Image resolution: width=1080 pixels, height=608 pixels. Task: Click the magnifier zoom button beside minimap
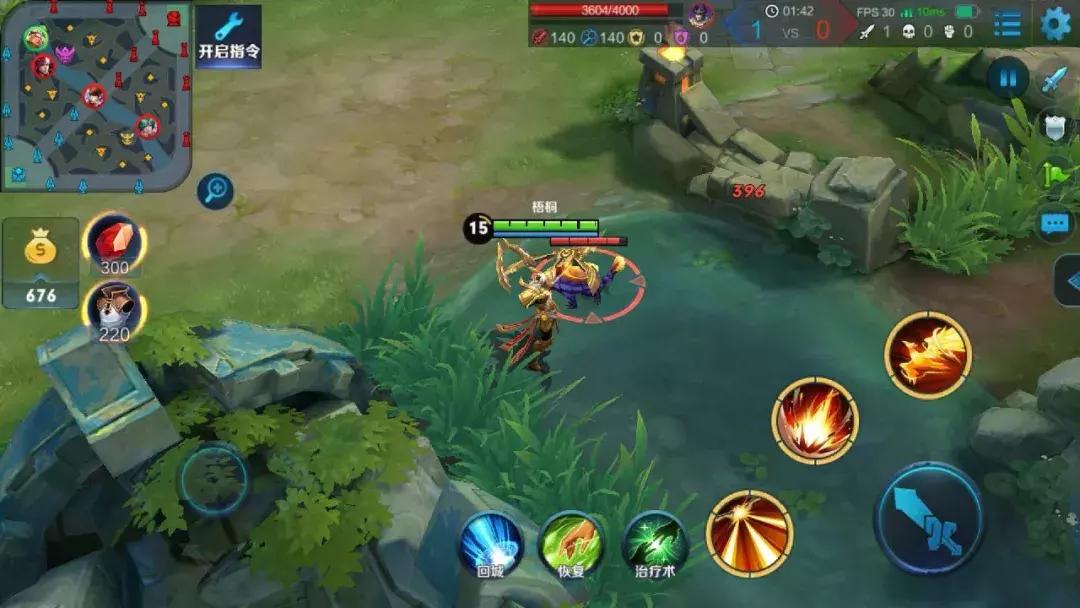215,190
